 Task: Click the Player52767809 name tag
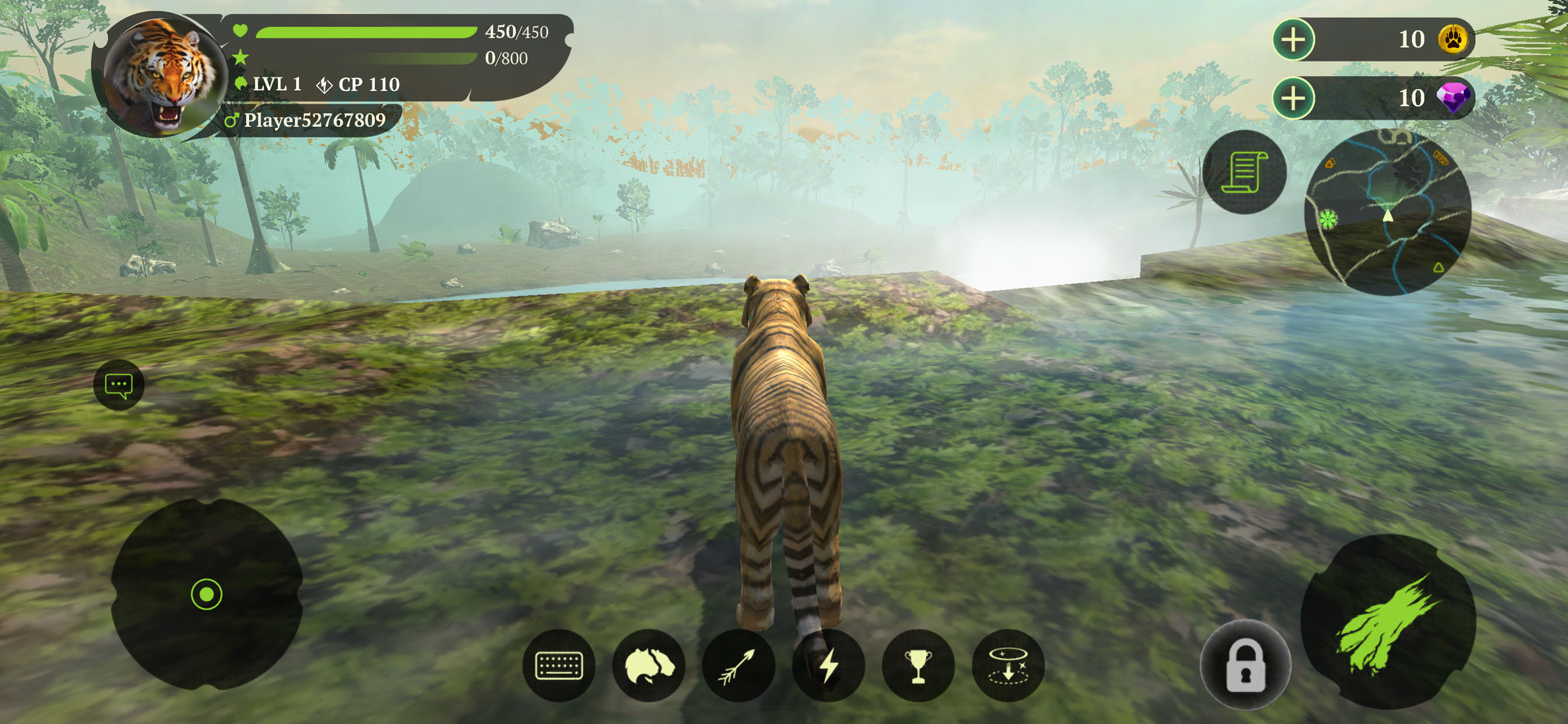[313, 121]
